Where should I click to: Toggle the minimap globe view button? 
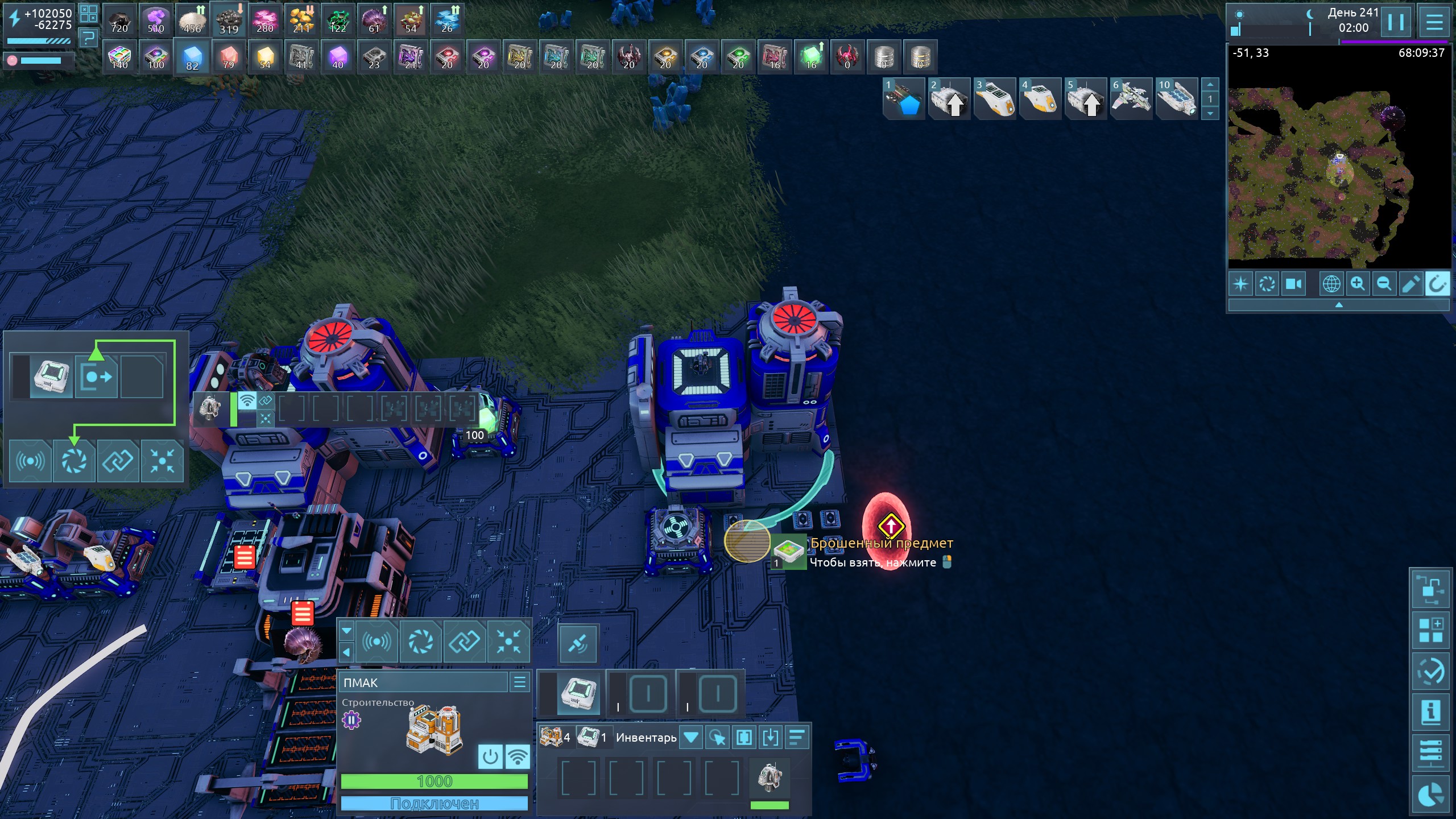click(1331, 283)
